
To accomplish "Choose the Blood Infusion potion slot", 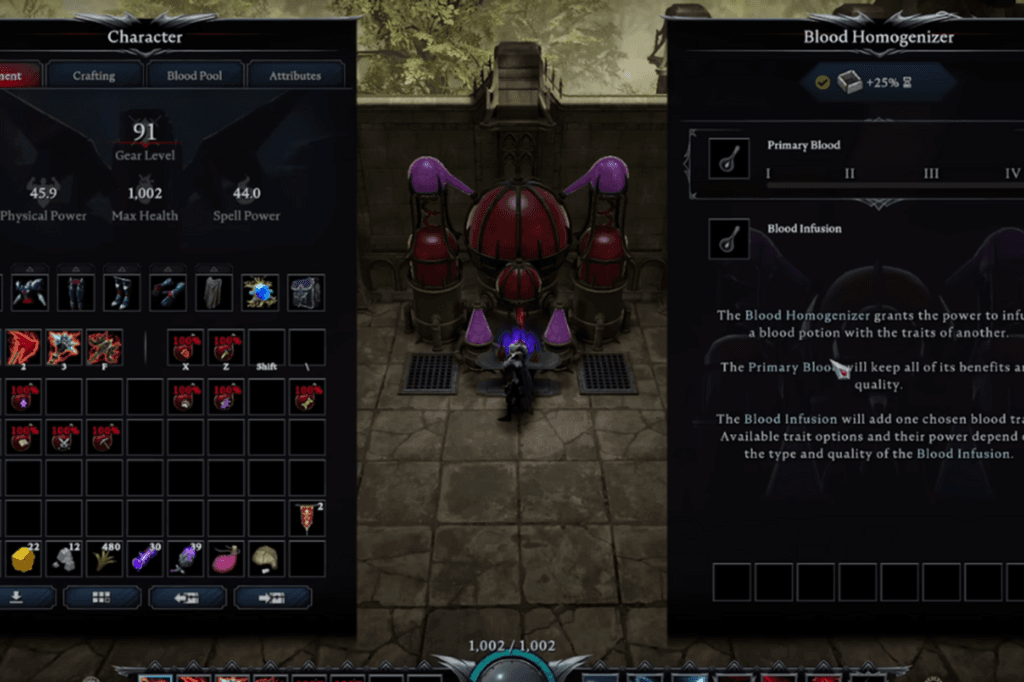I will click(x=729, y=238).
